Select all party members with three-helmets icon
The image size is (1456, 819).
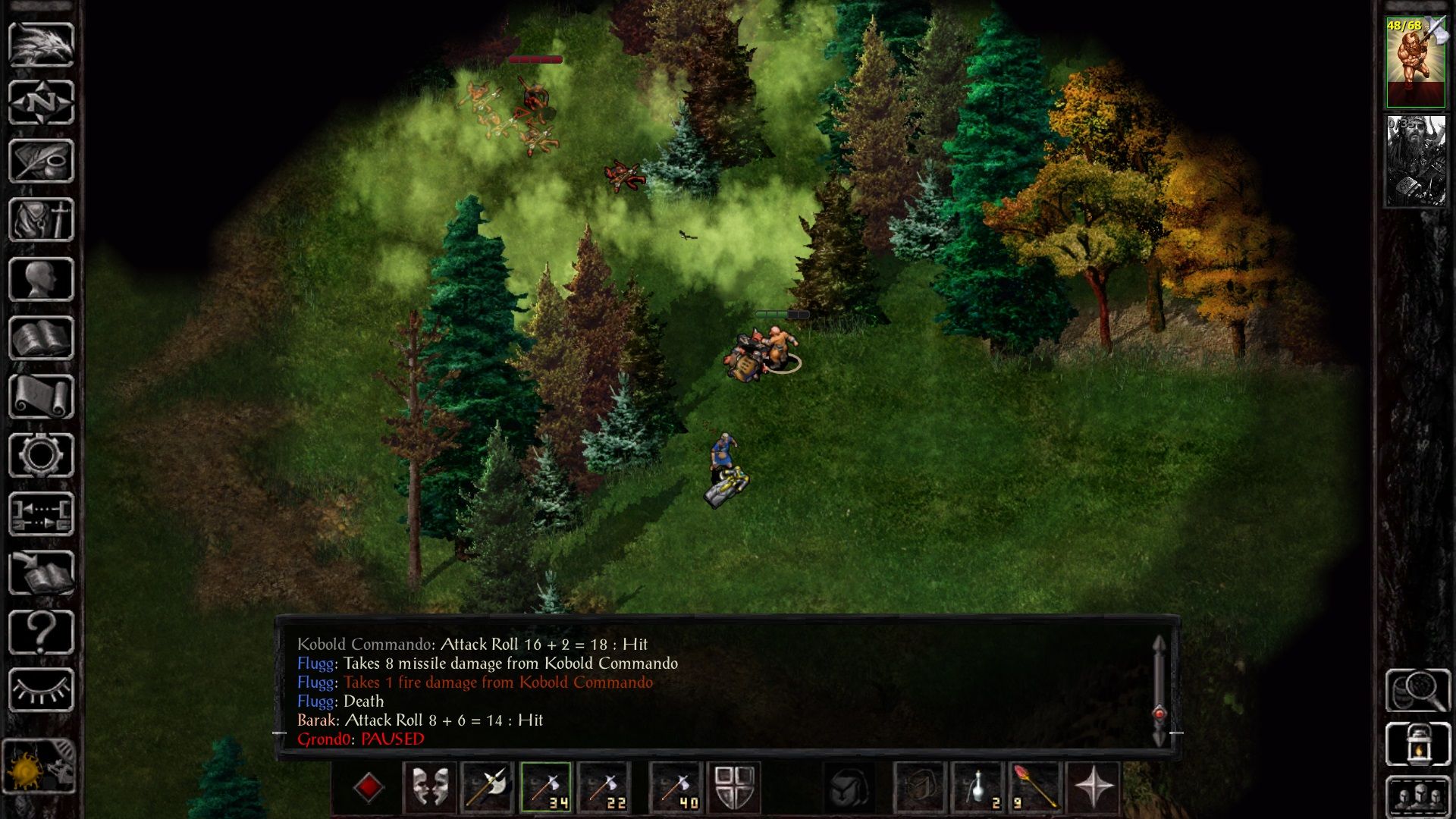(1417, 796)
